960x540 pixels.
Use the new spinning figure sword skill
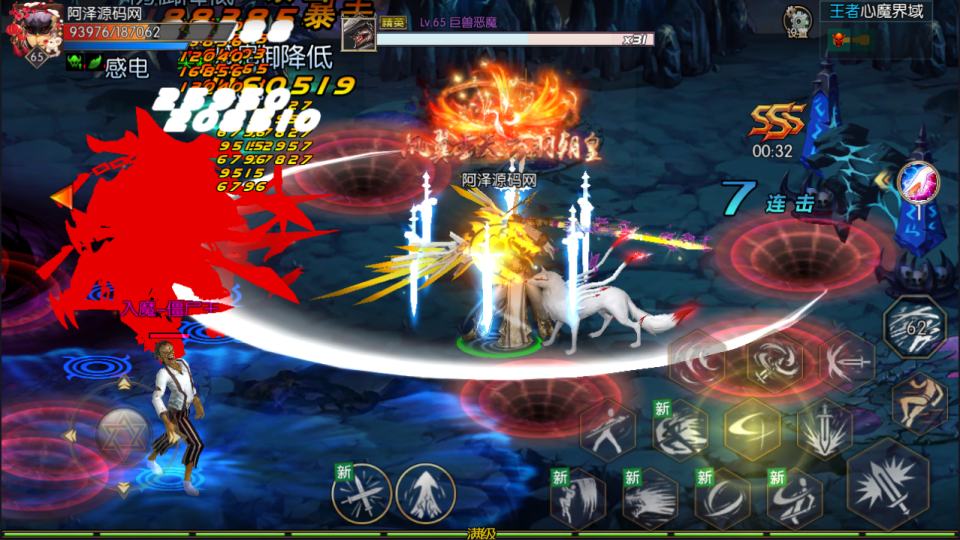coord(794,497)
